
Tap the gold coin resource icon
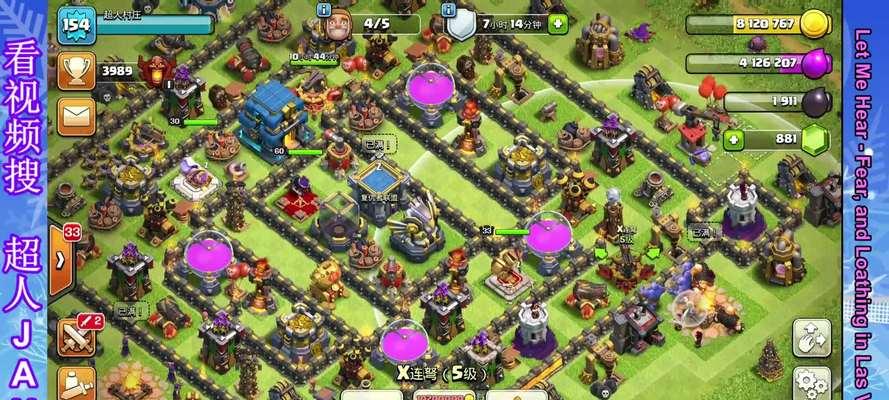(815, 24)
